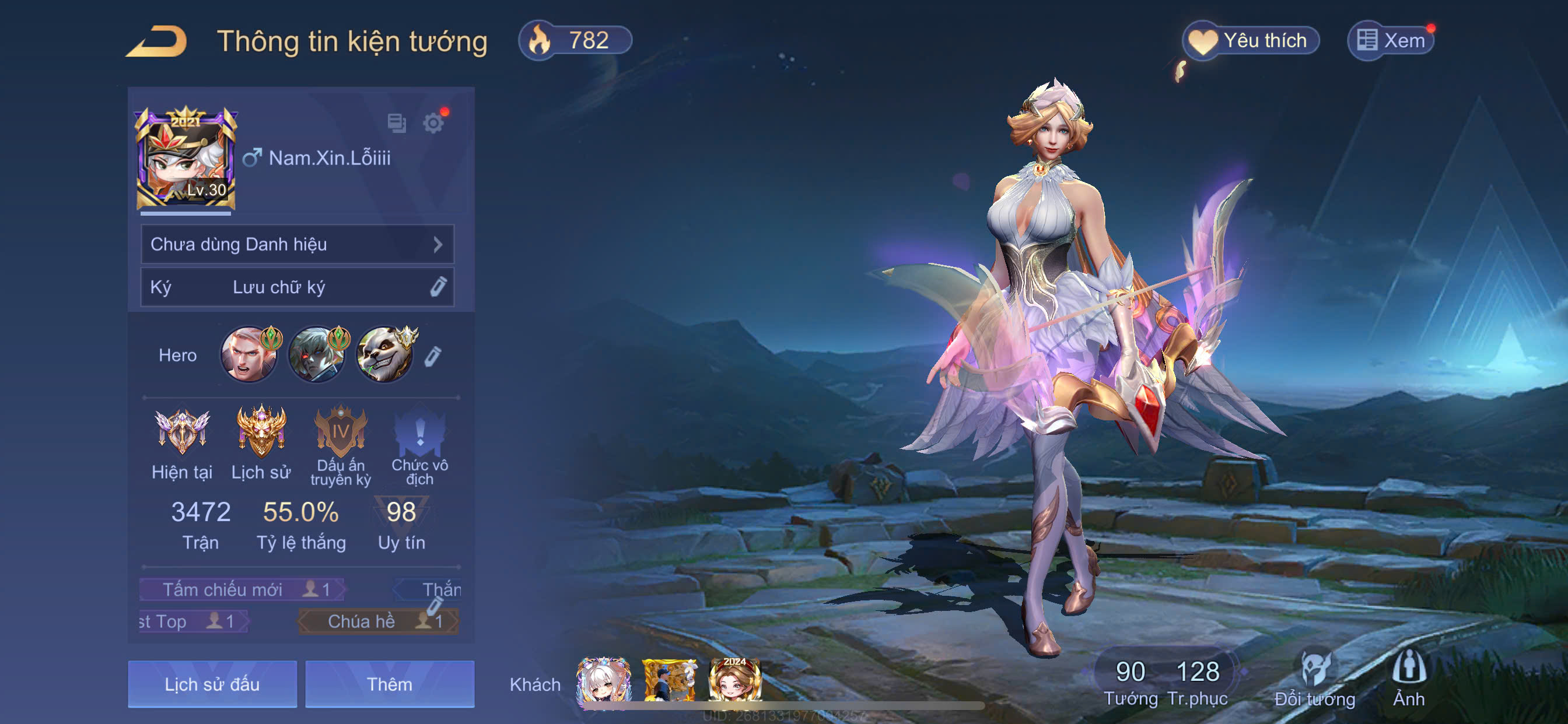The height and width of the screenshot is (724, 1568).
Task: Open Lịch sử đấu match history
Action: pyautogui.click(x=212, y=684)
